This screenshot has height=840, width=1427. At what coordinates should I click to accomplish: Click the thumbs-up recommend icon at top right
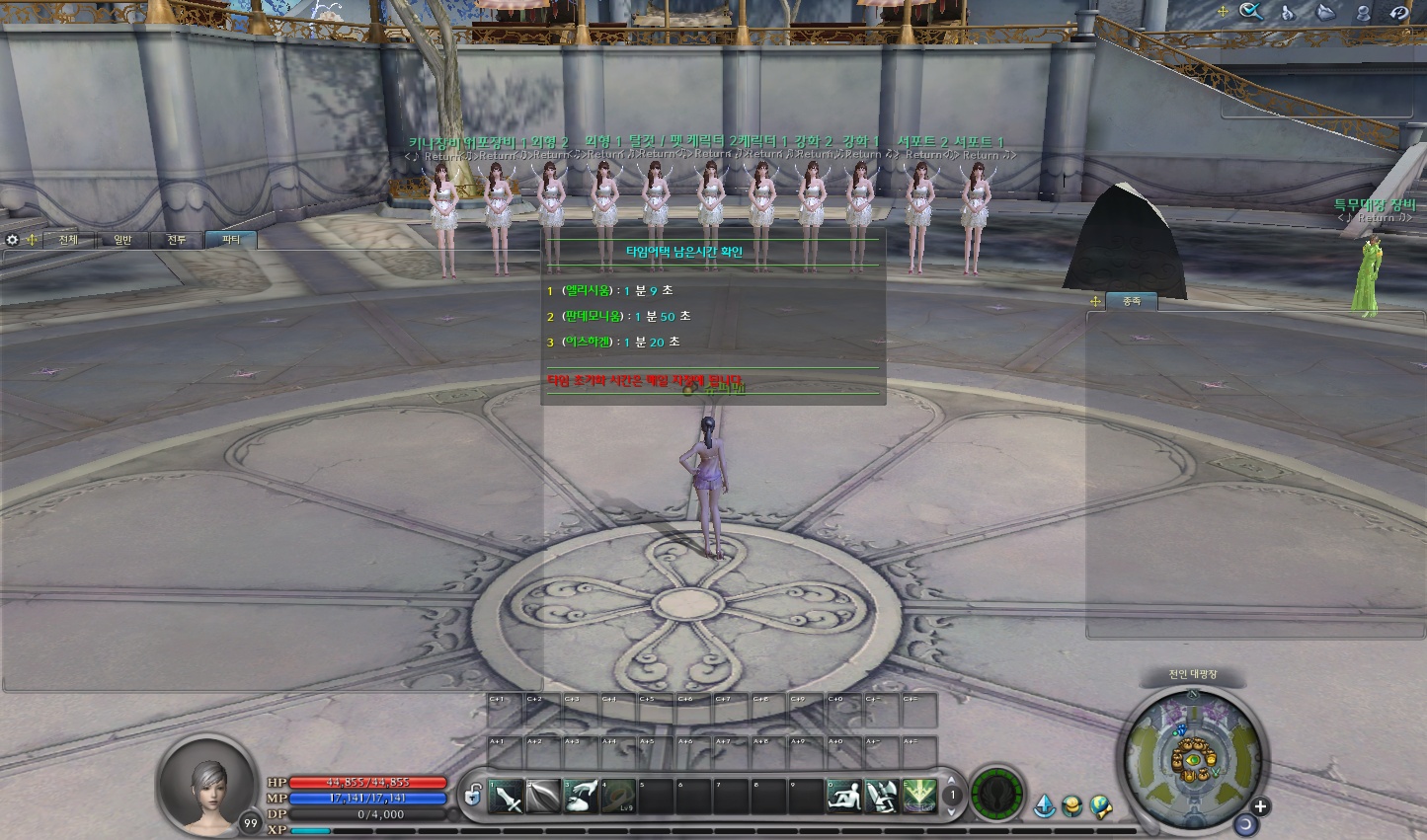pos(1288,12)
